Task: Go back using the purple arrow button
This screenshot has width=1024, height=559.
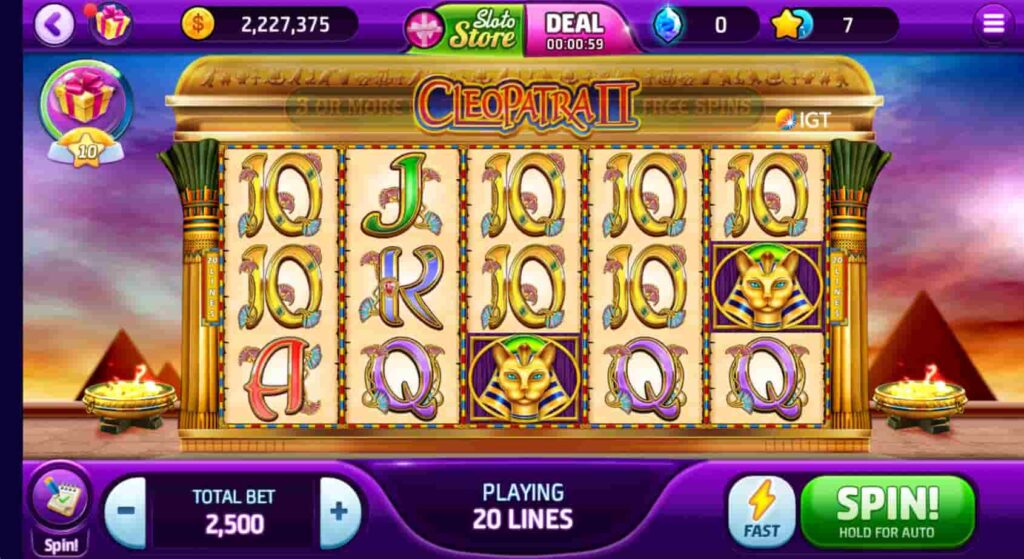Action: click(54, 25)
